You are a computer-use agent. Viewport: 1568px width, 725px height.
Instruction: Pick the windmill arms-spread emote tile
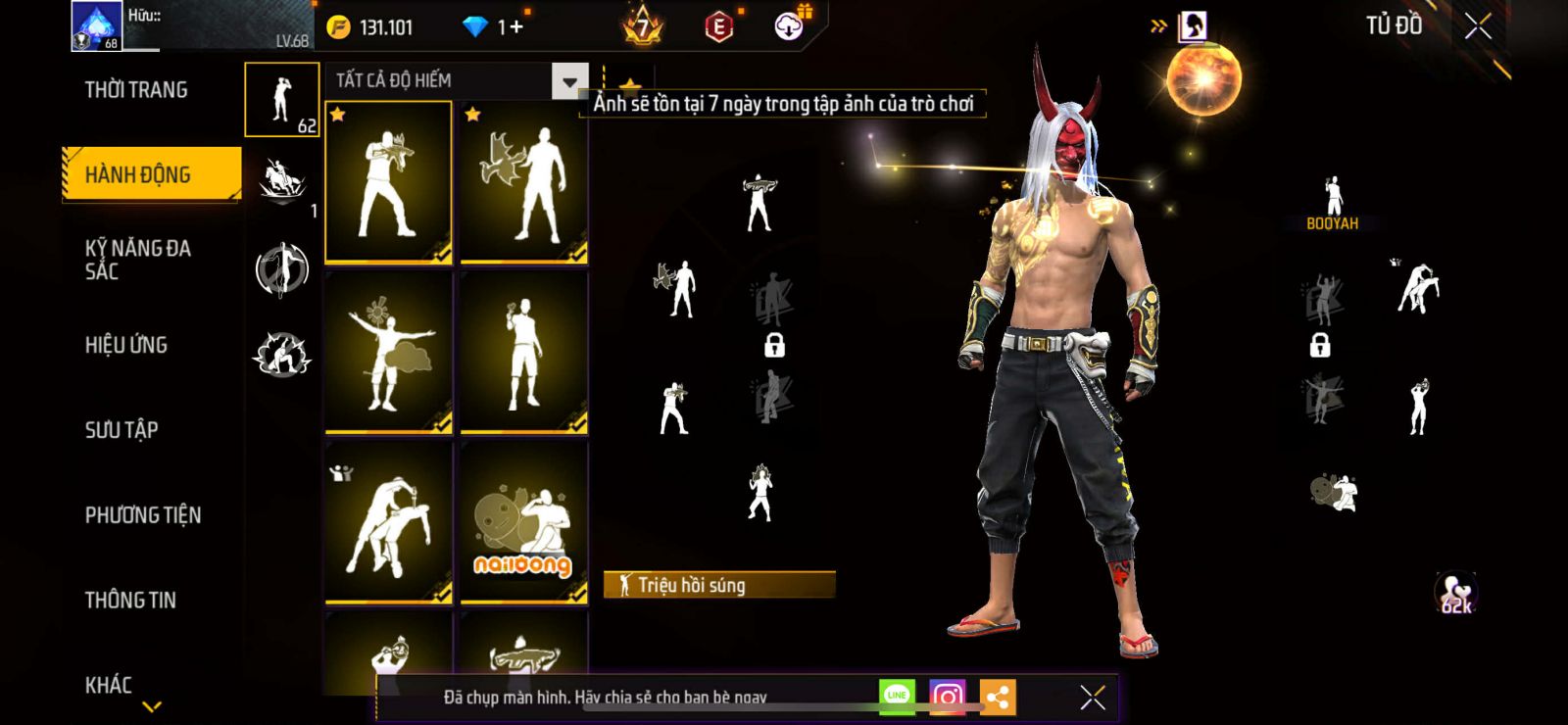click(389, 353)
